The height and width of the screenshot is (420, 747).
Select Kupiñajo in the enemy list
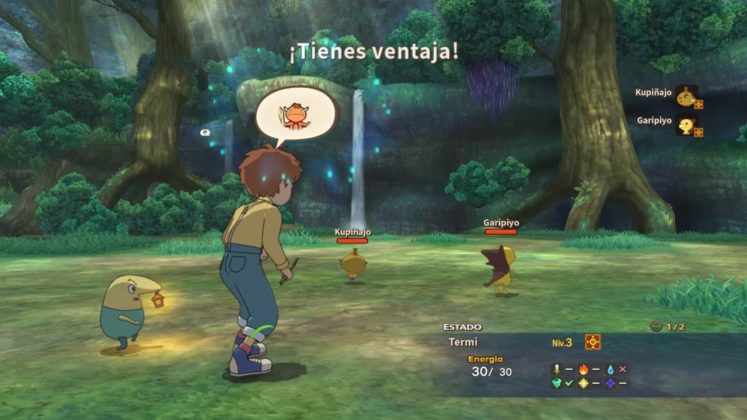(655, 93)
